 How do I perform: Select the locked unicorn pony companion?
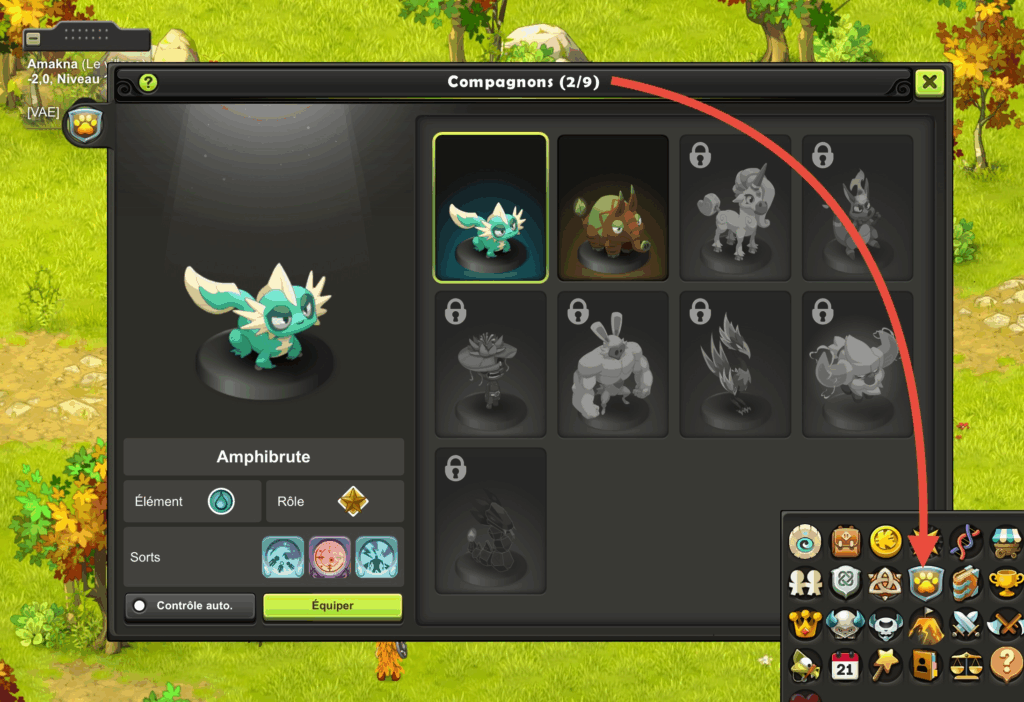[735, 207]
